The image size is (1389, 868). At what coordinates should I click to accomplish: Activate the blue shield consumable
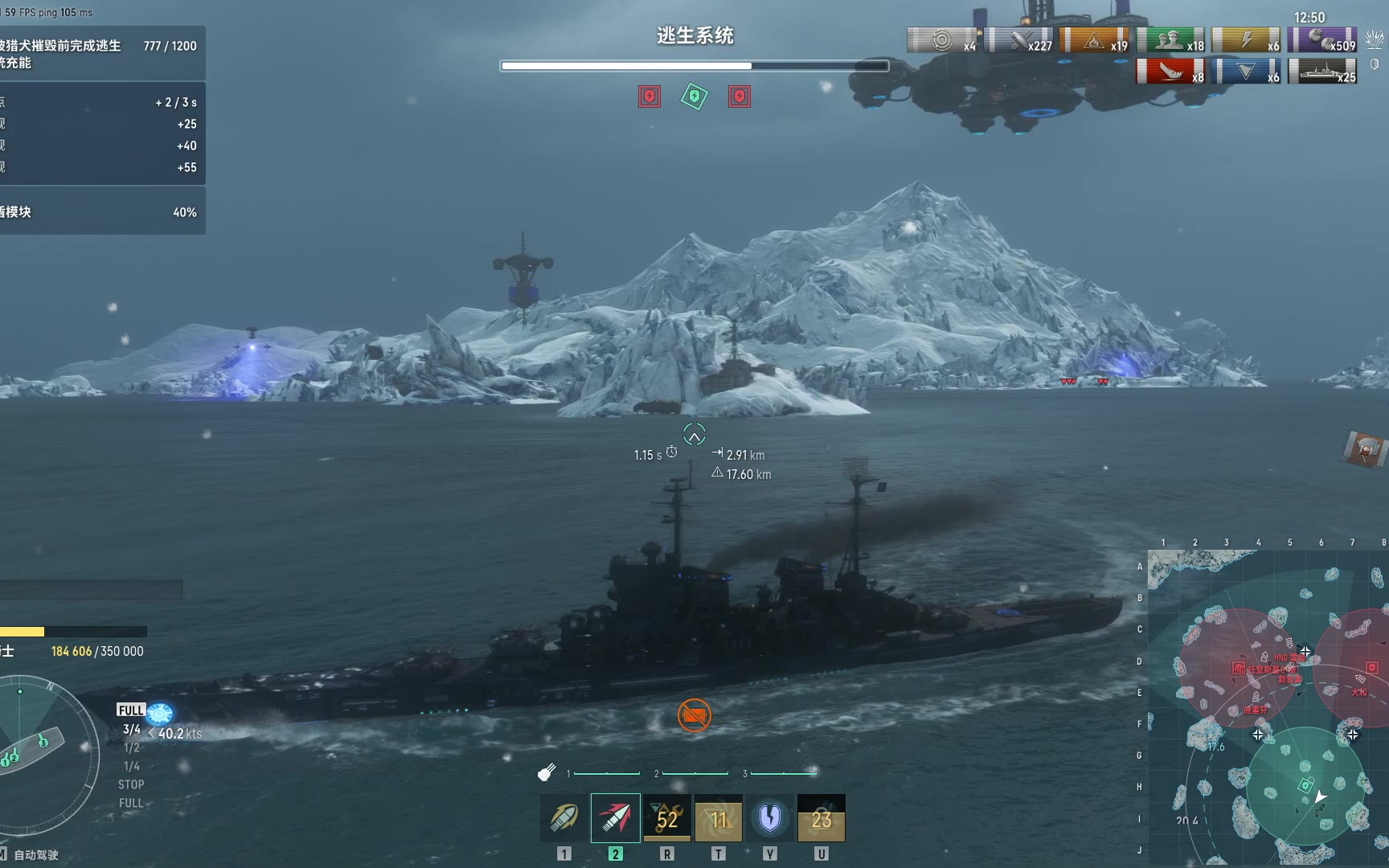(x=770, y=818)
